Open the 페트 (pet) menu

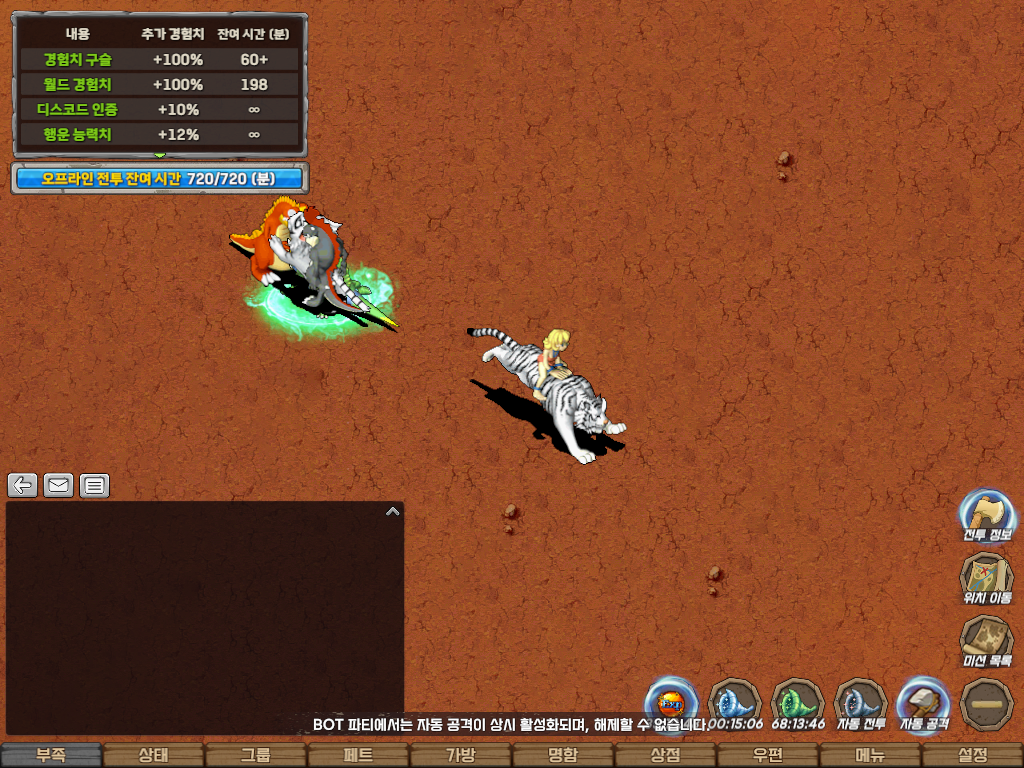click(x=358, y=755)
